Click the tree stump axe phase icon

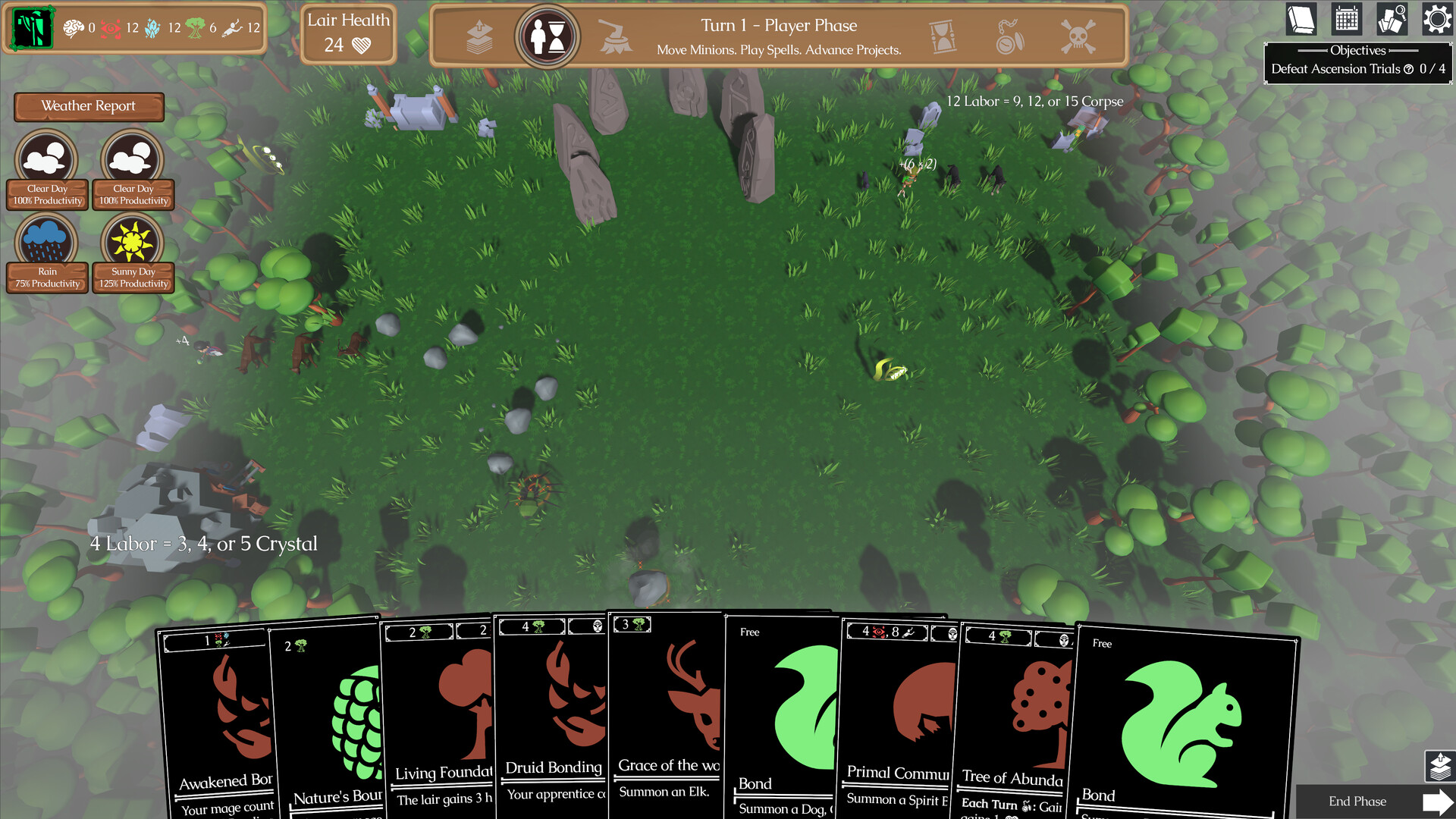615,36
